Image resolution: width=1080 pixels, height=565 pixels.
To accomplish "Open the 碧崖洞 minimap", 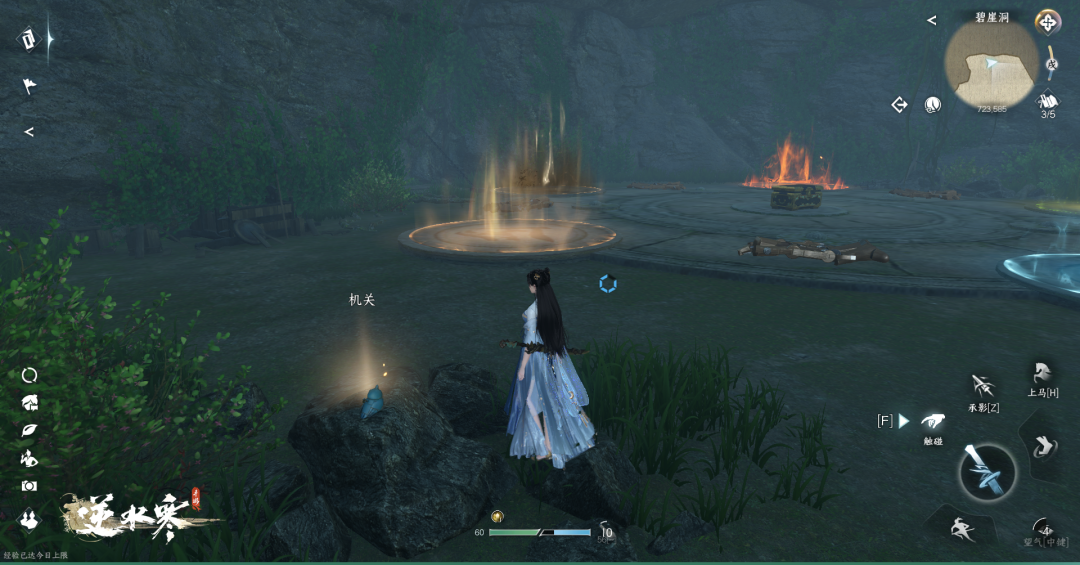I will click(x=991, y=64).
